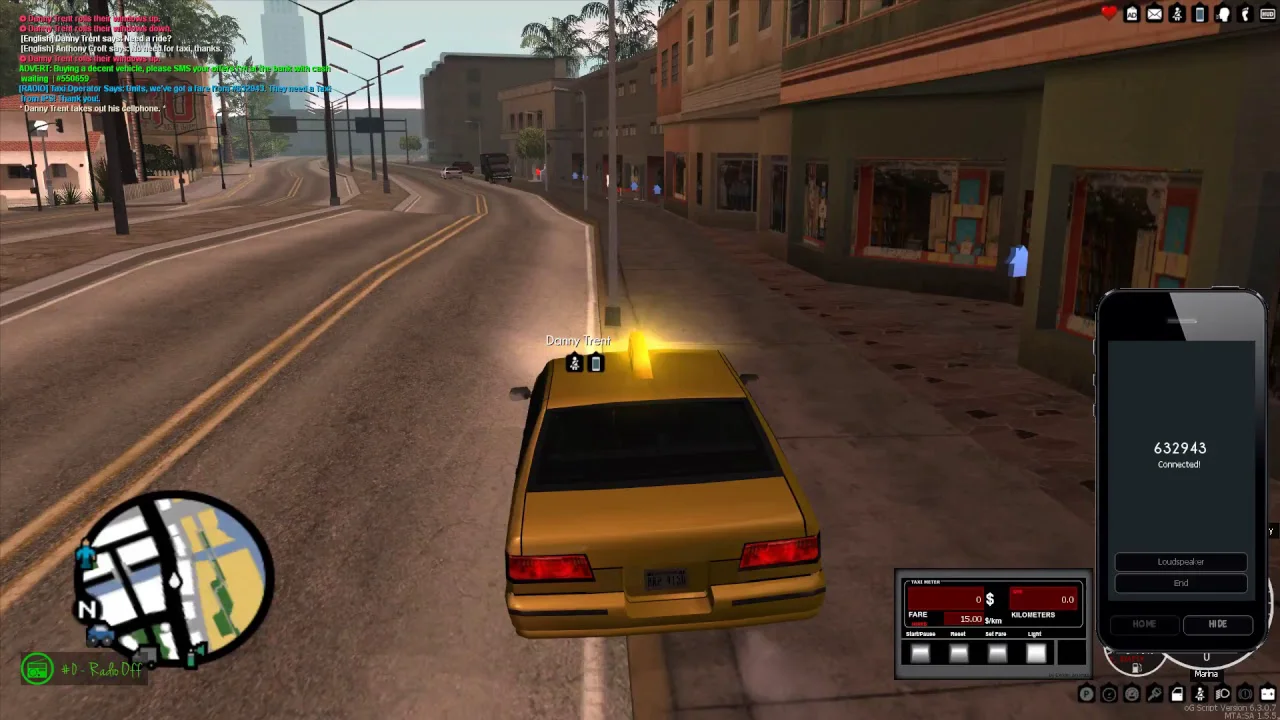This screenshot has width=1280, height=720.
Task: Select the car key icon
Action: (1155, 694)
